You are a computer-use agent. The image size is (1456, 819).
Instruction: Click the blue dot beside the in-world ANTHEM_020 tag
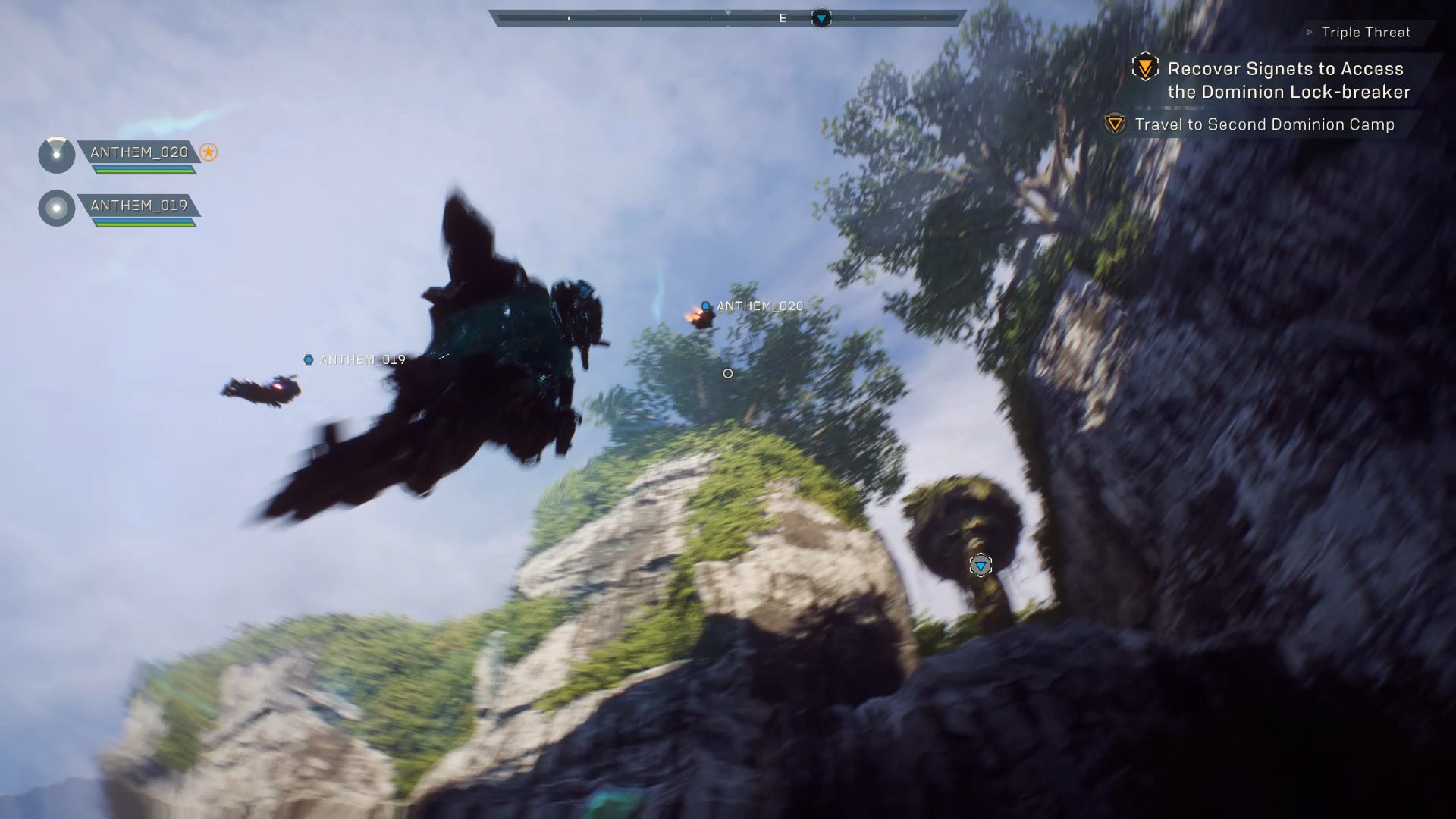705,306
